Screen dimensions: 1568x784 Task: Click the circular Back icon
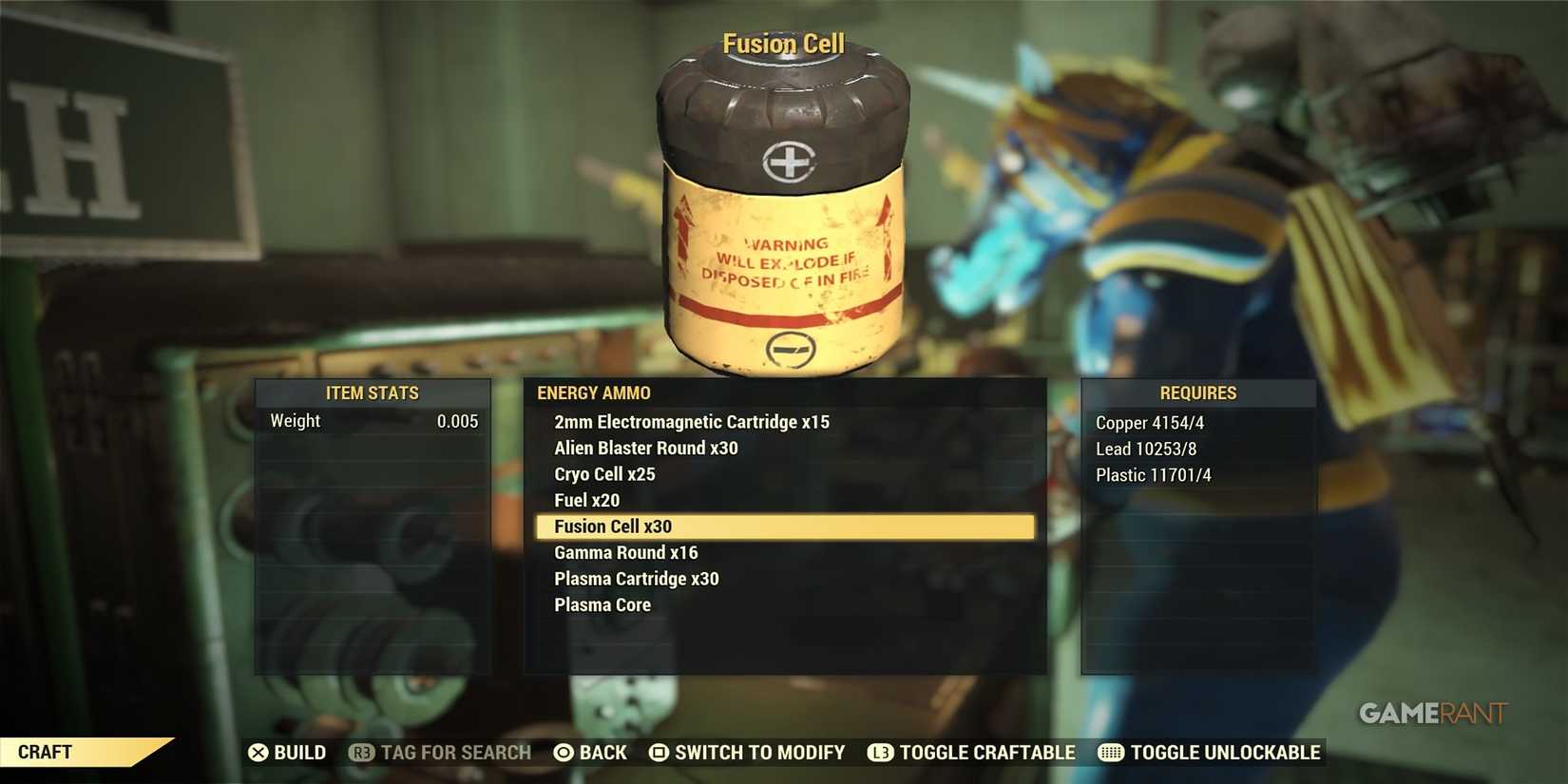[564, 753]
